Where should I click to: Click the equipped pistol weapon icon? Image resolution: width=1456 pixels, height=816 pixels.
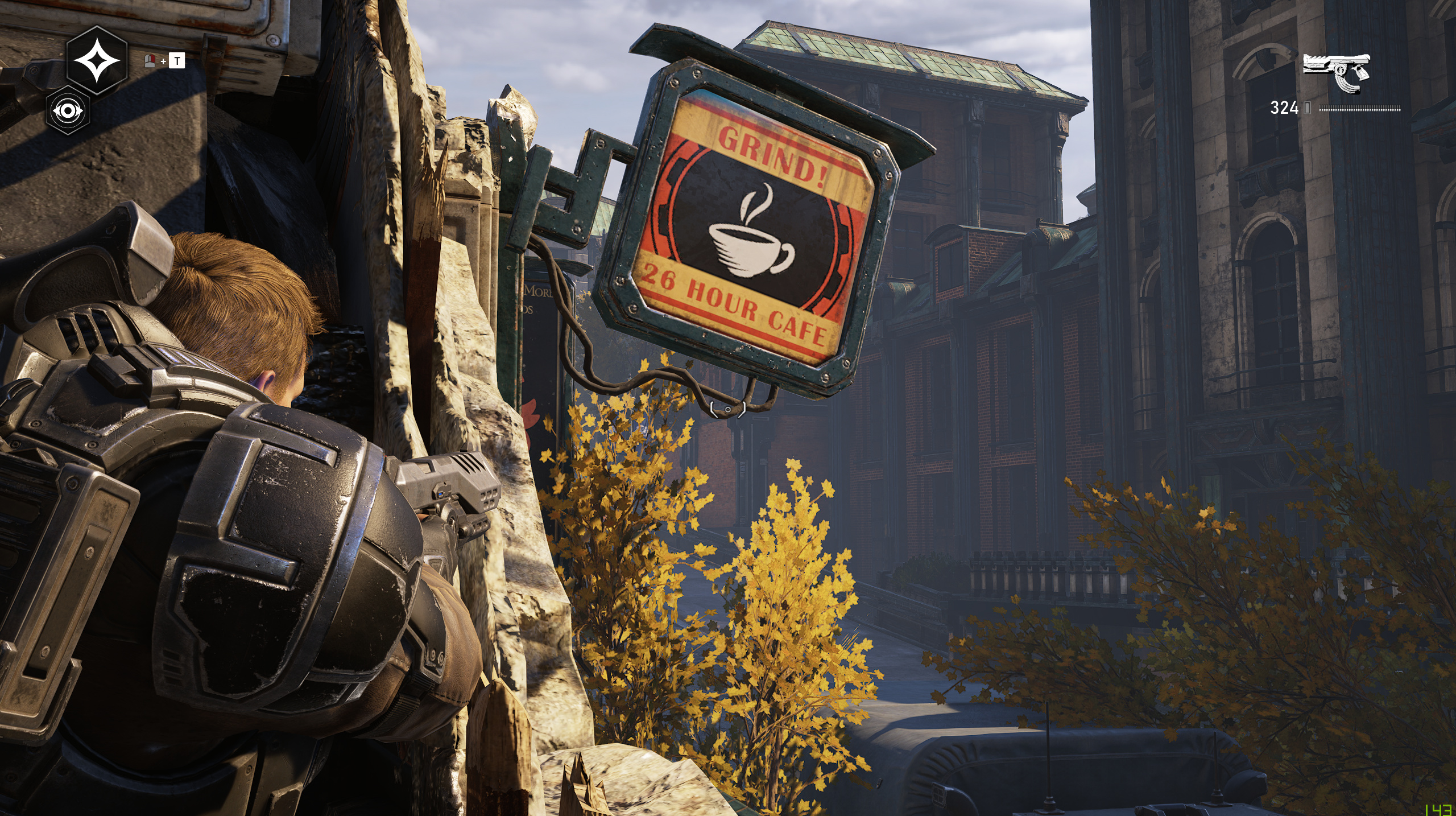pyautogui.click(x=1336, y=72)
